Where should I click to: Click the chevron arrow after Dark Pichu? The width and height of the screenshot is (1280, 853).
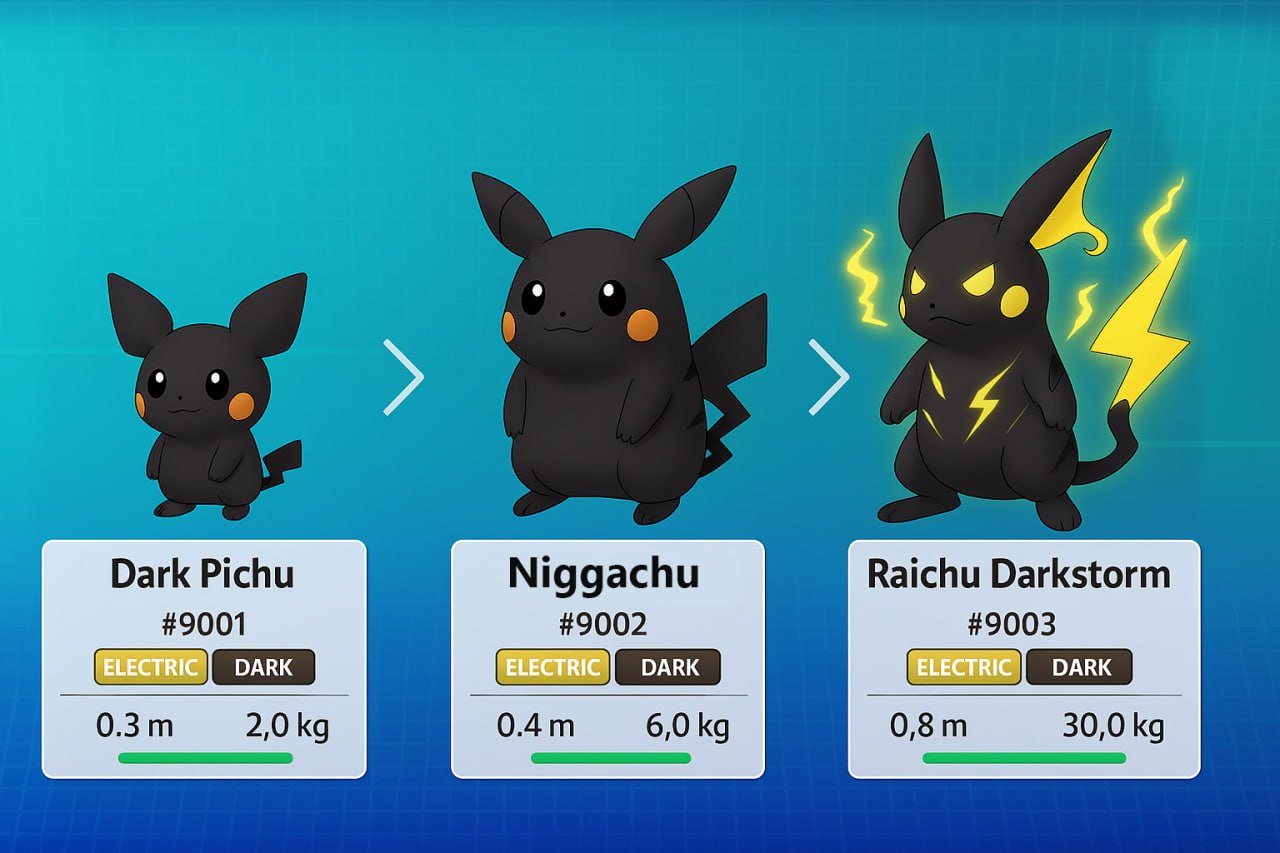pos(404,377)
